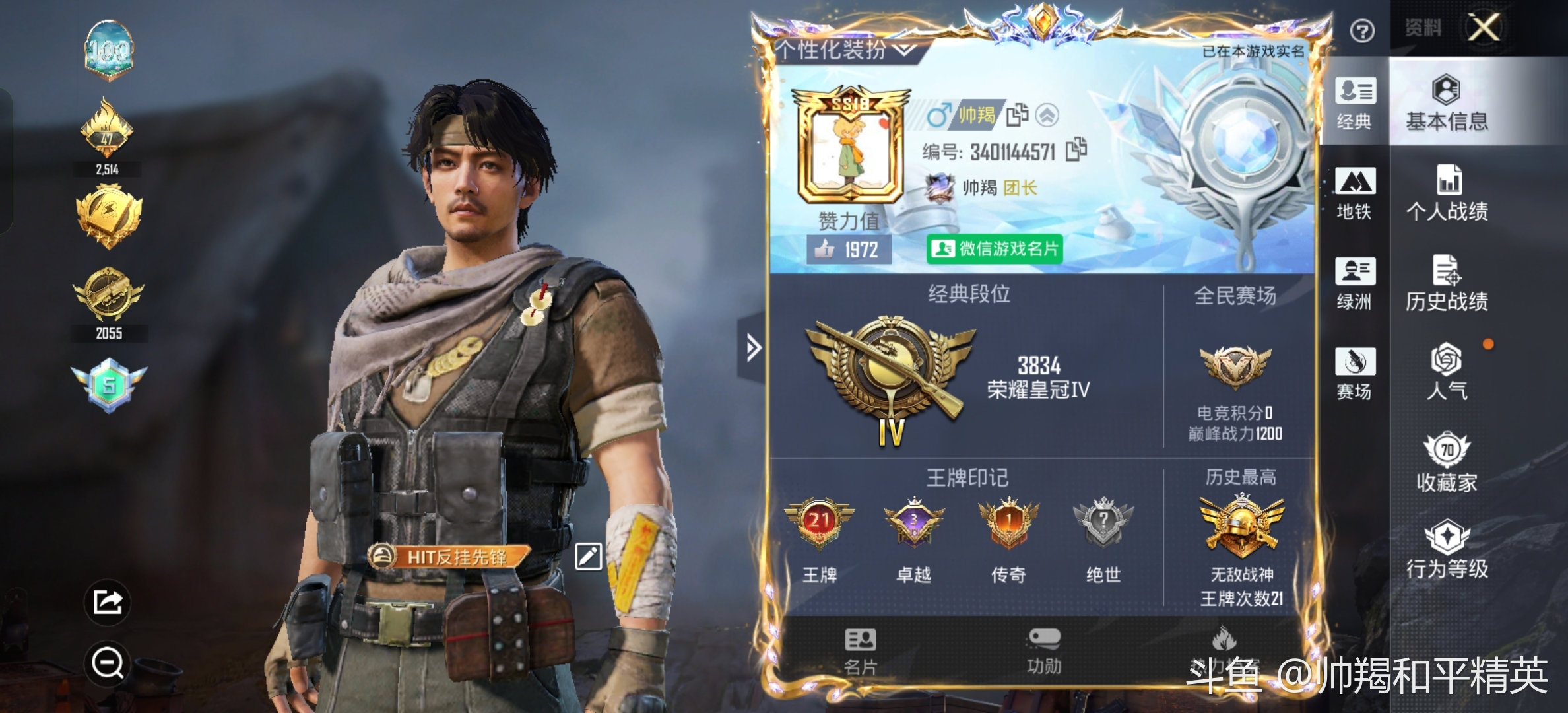Open the question mark help button
The height and width of the screenshot is (713, 1568).
(1362, 30)
